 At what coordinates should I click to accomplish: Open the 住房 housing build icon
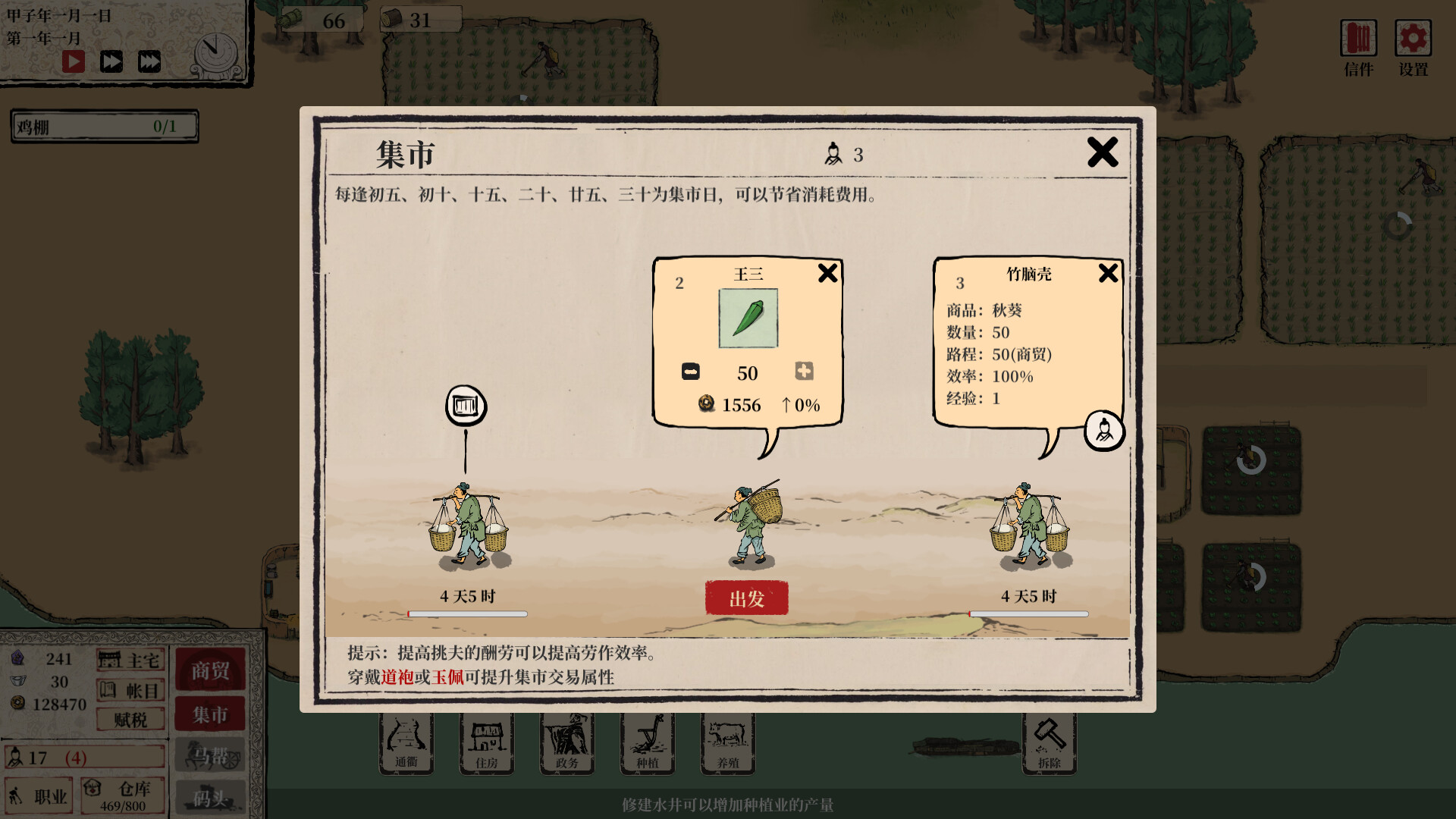(486, 742)
